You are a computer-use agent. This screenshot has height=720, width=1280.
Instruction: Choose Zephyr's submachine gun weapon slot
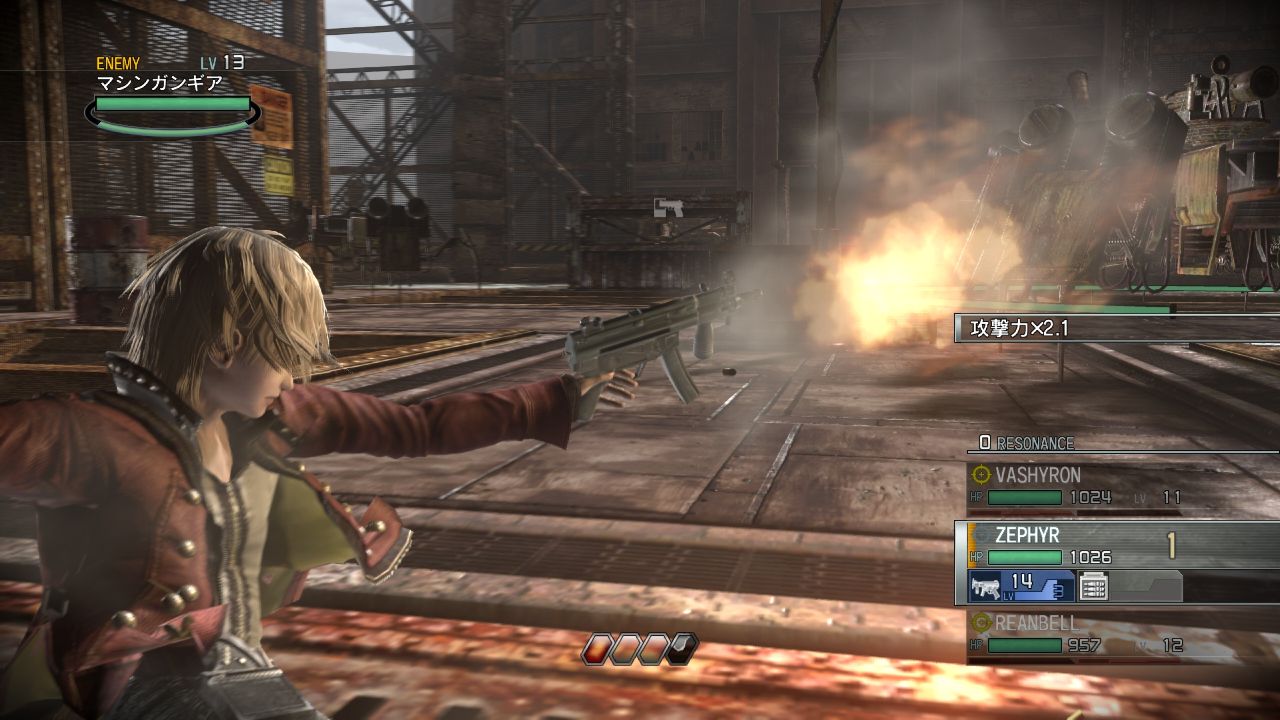pyautogui.click(x=1020, y=586)
